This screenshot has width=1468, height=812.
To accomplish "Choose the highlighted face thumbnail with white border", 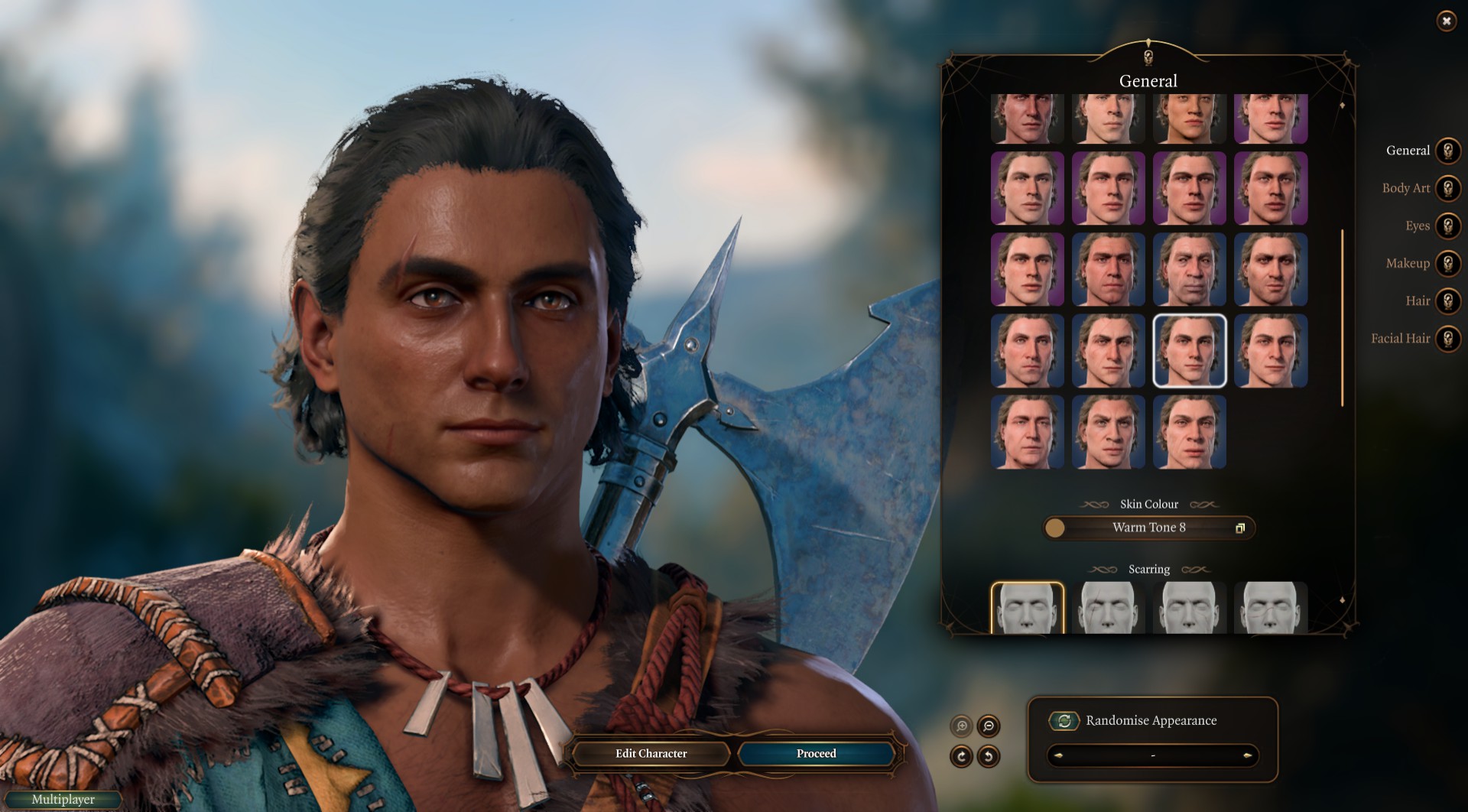I will (x=1189, y=350).
